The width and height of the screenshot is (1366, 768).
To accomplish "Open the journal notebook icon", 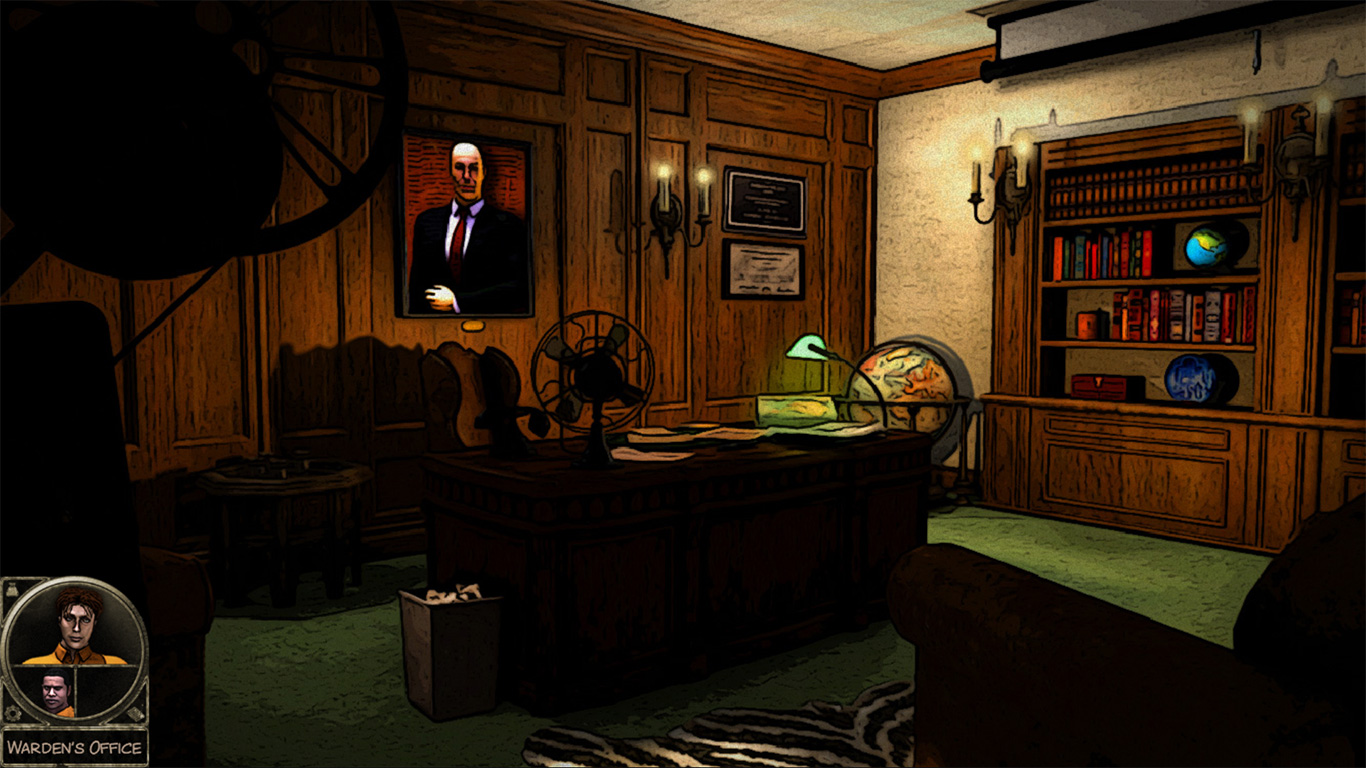I will tap(136, 713).
